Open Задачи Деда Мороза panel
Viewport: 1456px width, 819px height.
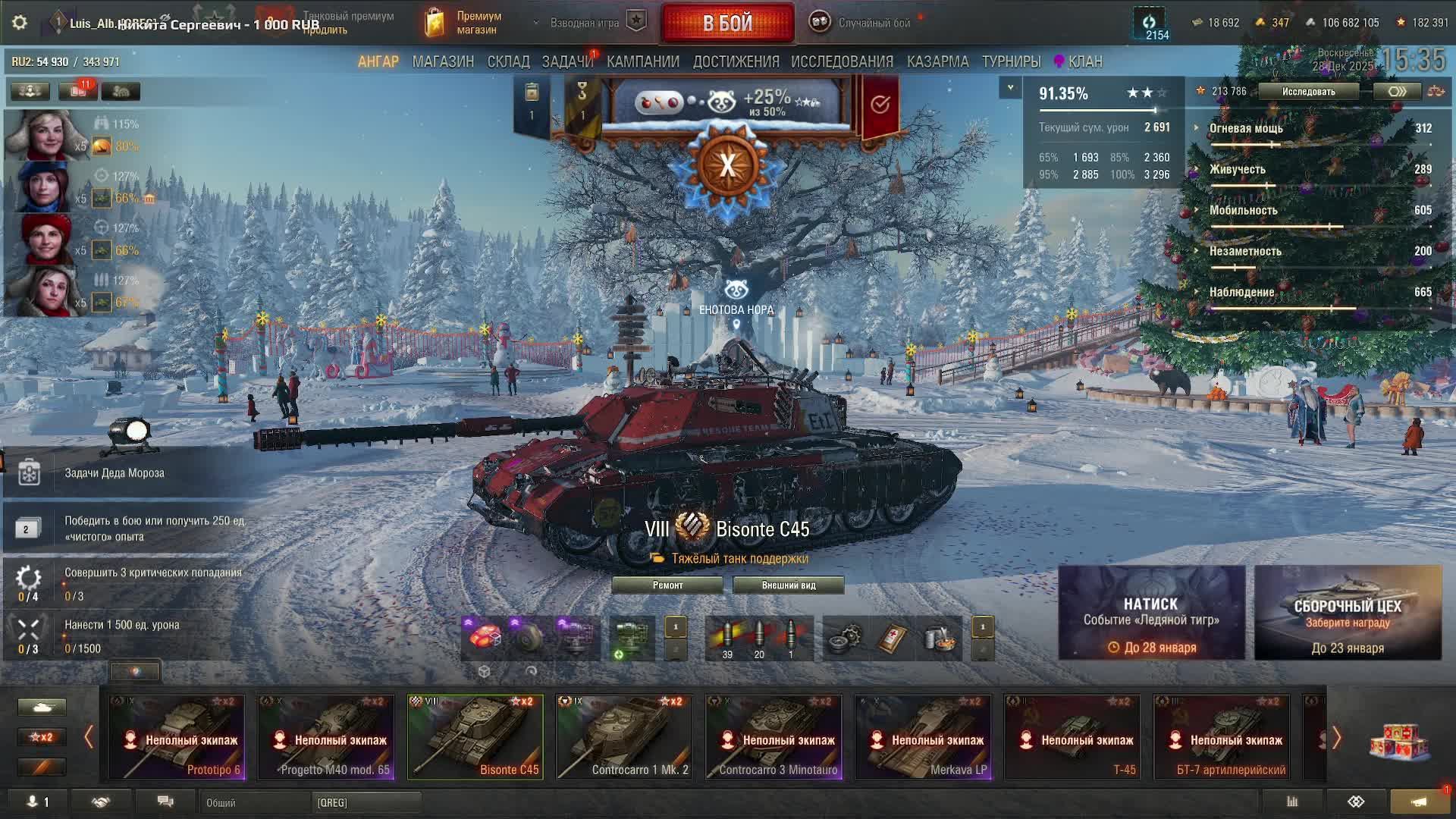tap(114, 473)
